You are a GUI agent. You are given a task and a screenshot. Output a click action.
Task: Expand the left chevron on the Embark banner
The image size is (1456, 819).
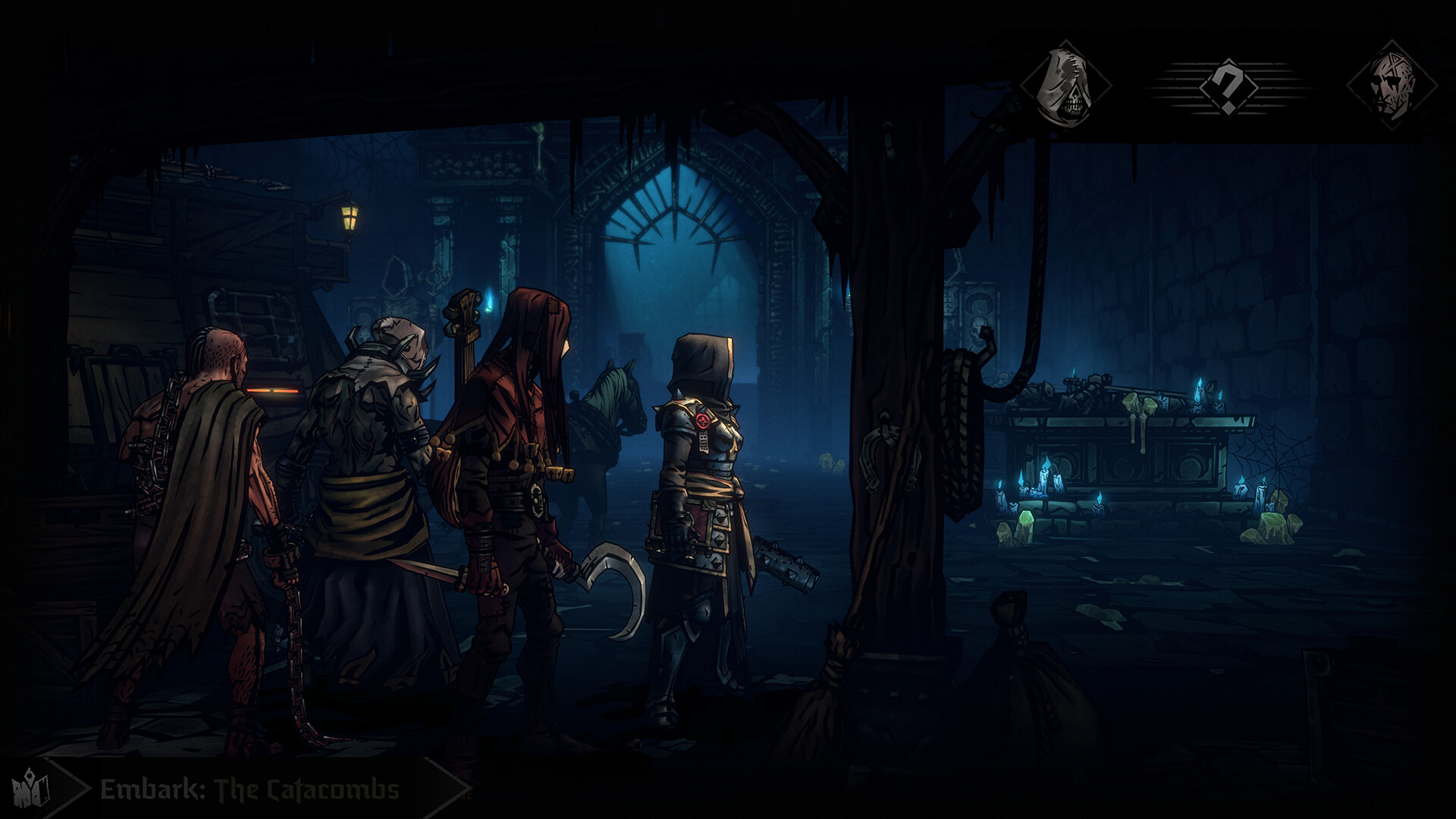tap(73, 789)
